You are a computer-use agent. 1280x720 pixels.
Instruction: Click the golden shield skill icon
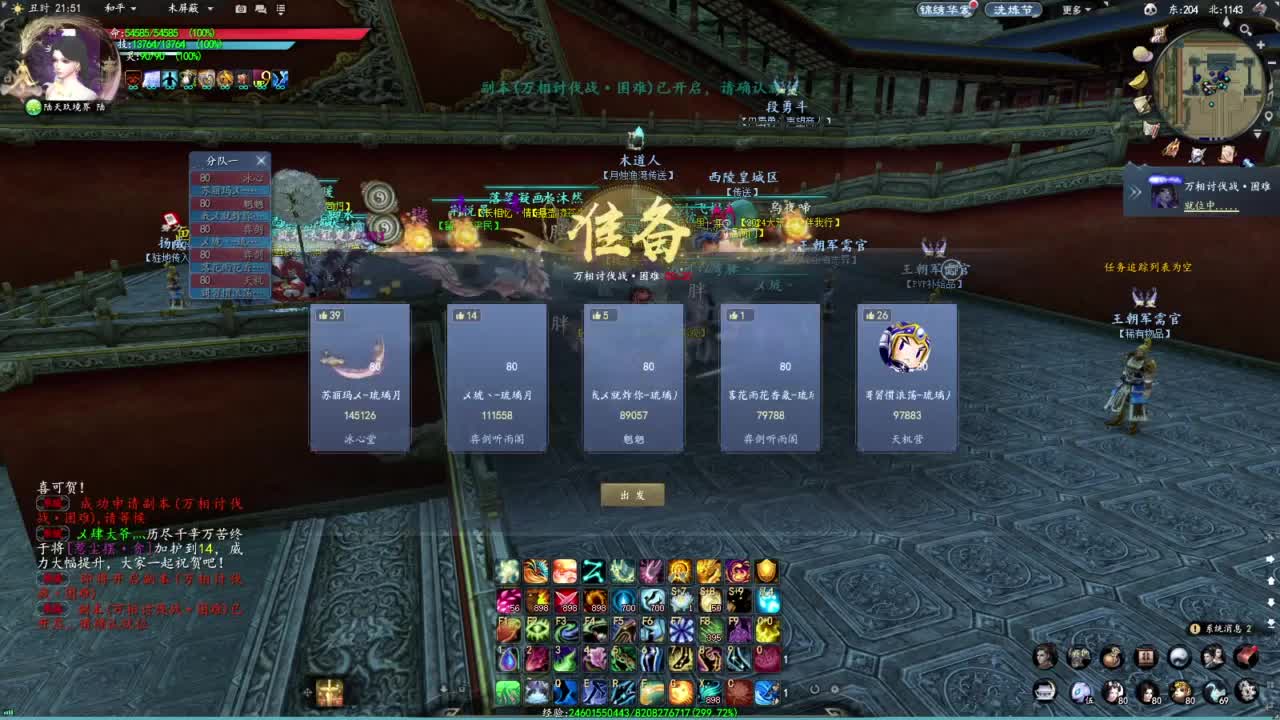point(766,572)
